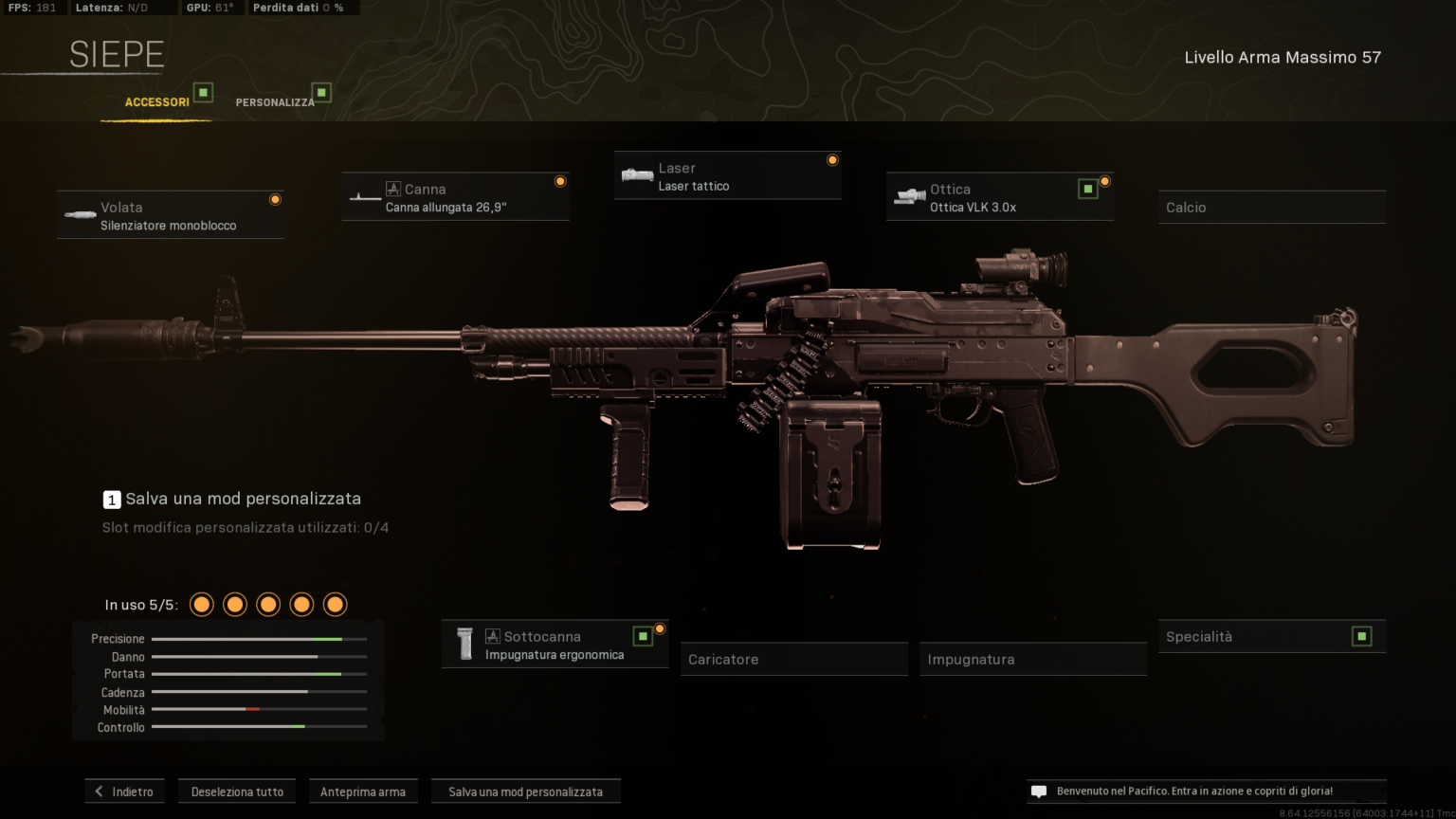Click the chat bubble icon next to the Pacifico message
The height and width of the screenshot is (819, 1456).
click(x=1039, y=791)
